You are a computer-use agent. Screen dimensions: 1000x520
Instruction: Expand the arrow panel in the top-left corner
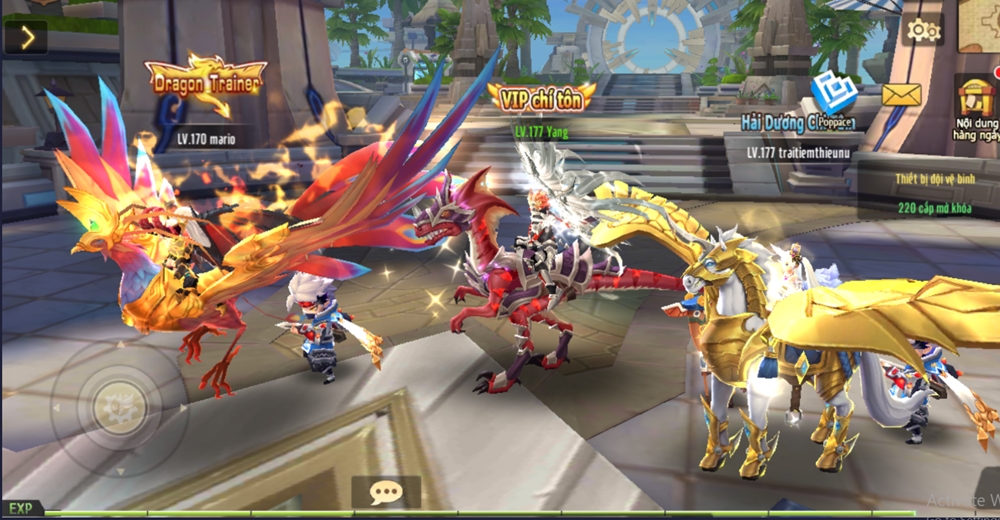tap(26, 38)
